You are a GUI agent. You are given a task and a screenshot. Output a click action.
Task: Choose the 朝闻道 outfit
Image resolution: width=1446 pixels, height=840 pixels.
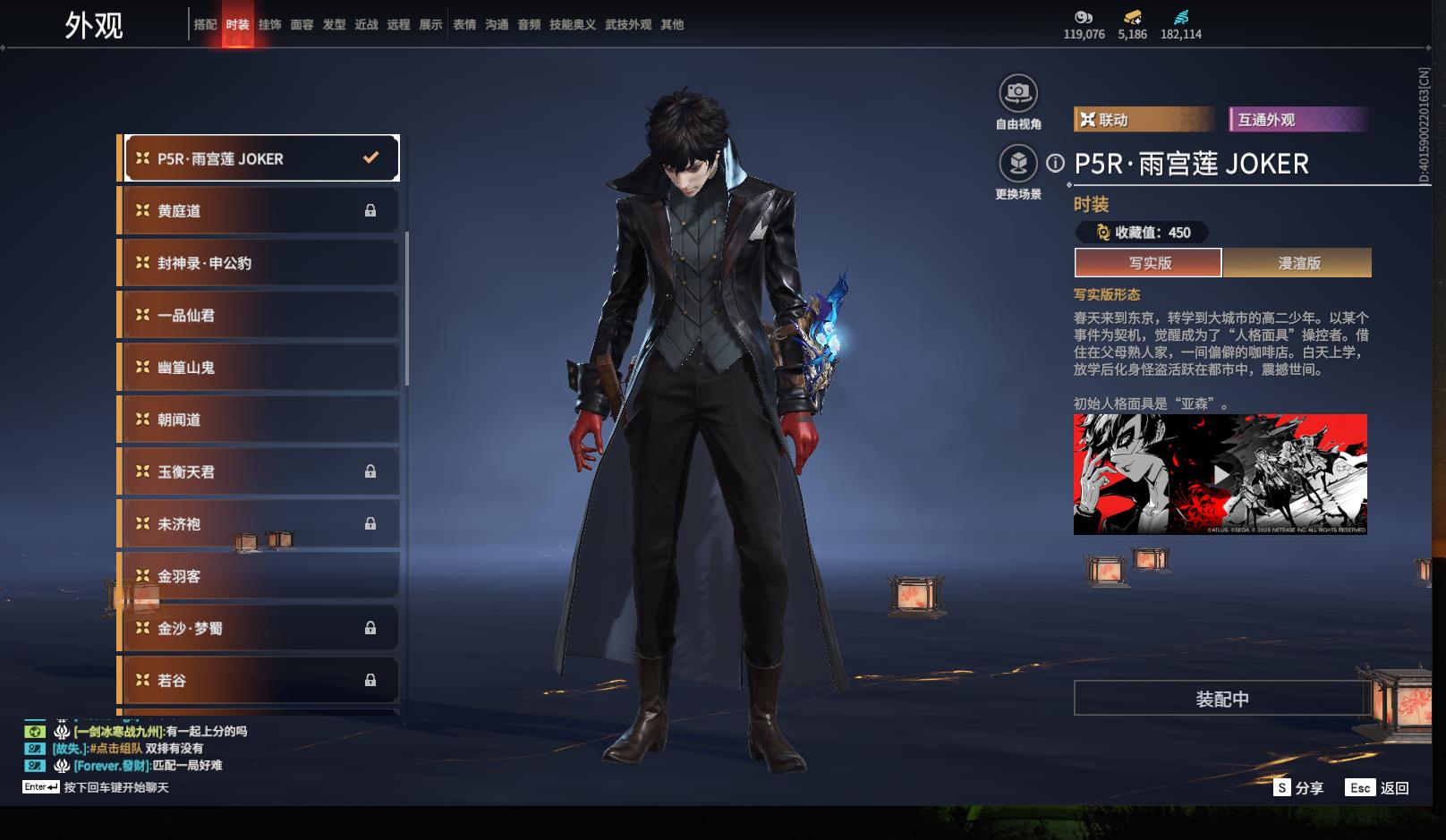point(259,420)
